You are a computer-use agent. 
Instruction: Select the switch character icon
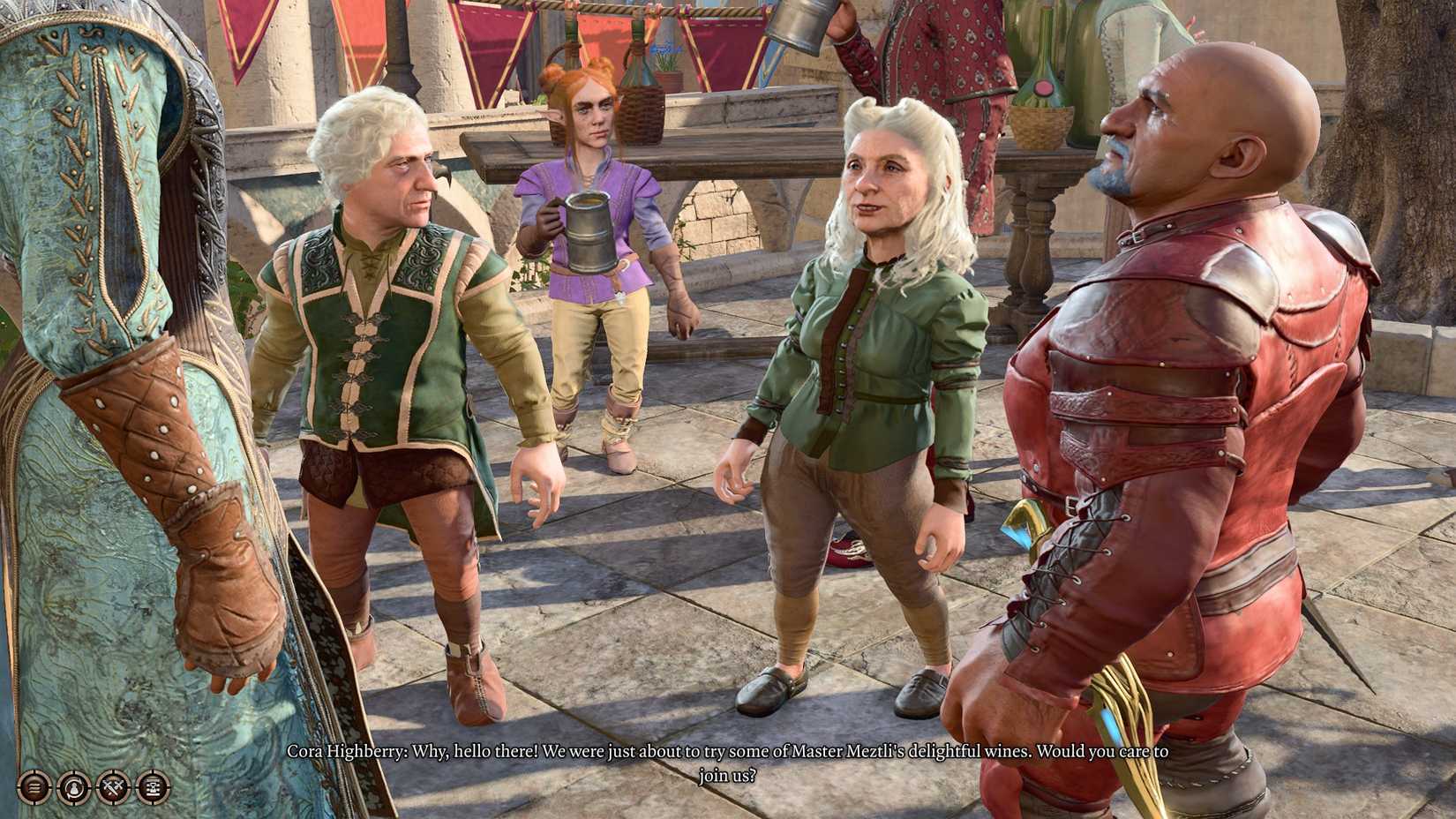click(x=72, y=788)
